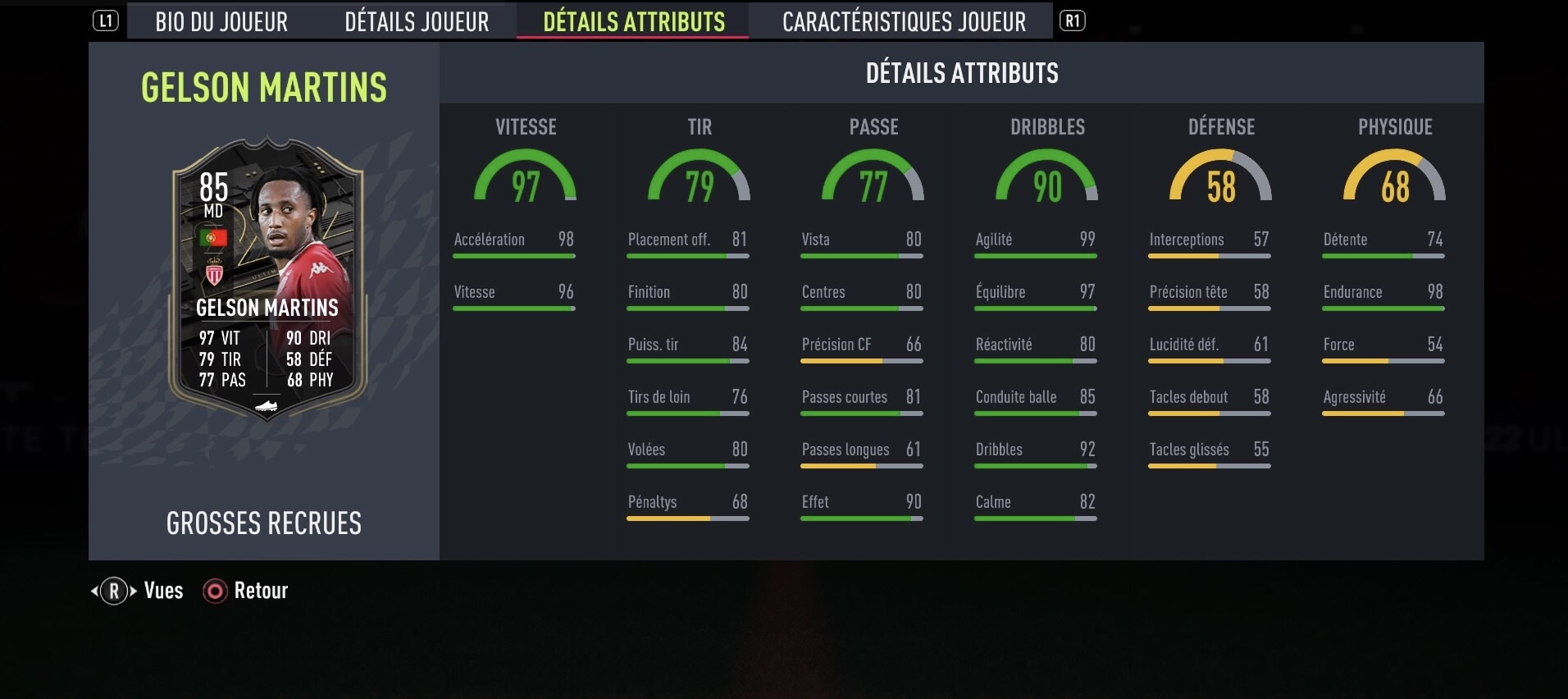This screenshot has width=1568, height=699.
Task: Click the left arrow beside Vues
Action: pyautogui.click(x=93, y=590)
